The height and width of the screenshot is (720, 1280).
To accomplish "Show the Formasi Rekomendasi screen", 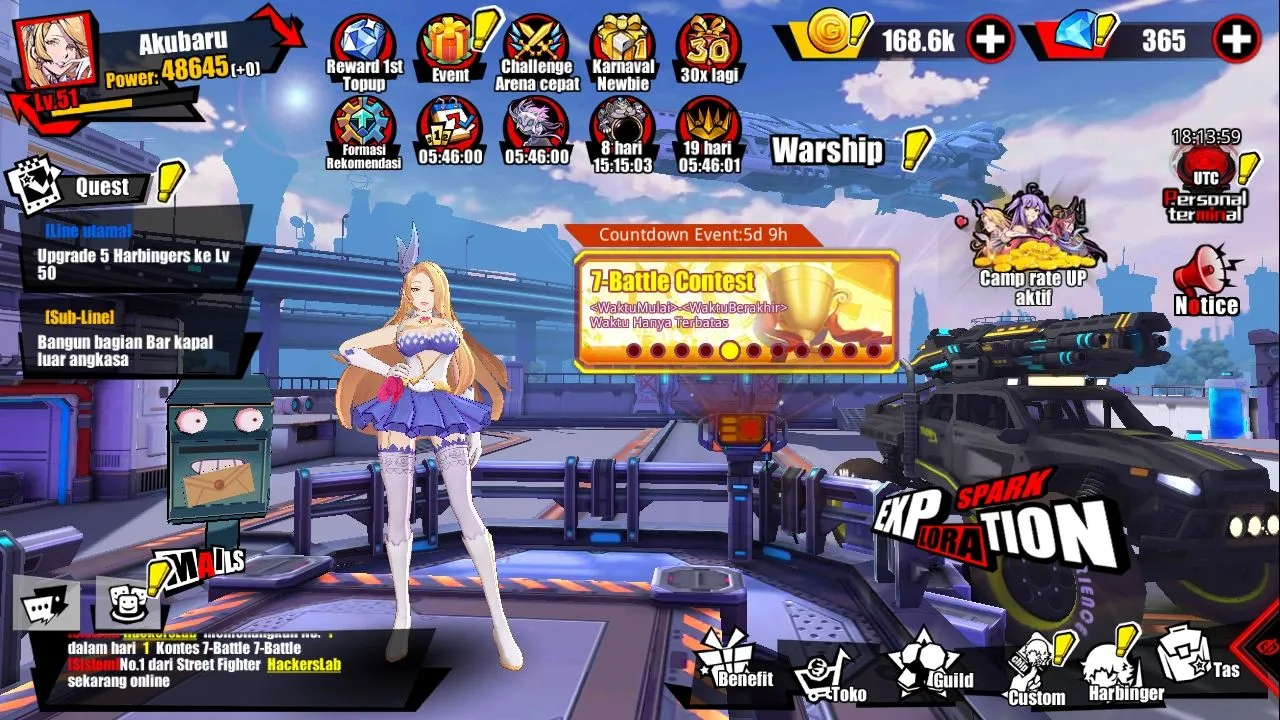I will pyautogui.click(x=364, y=130).
